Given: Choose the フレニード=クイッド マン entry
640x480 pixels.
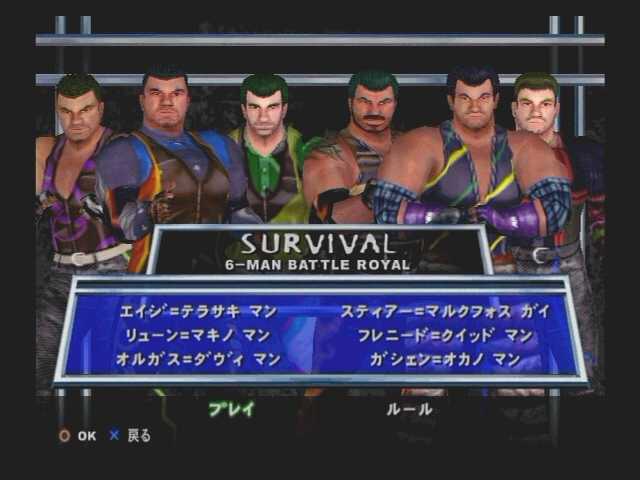Looking at the screenshot, I should 446,335.
